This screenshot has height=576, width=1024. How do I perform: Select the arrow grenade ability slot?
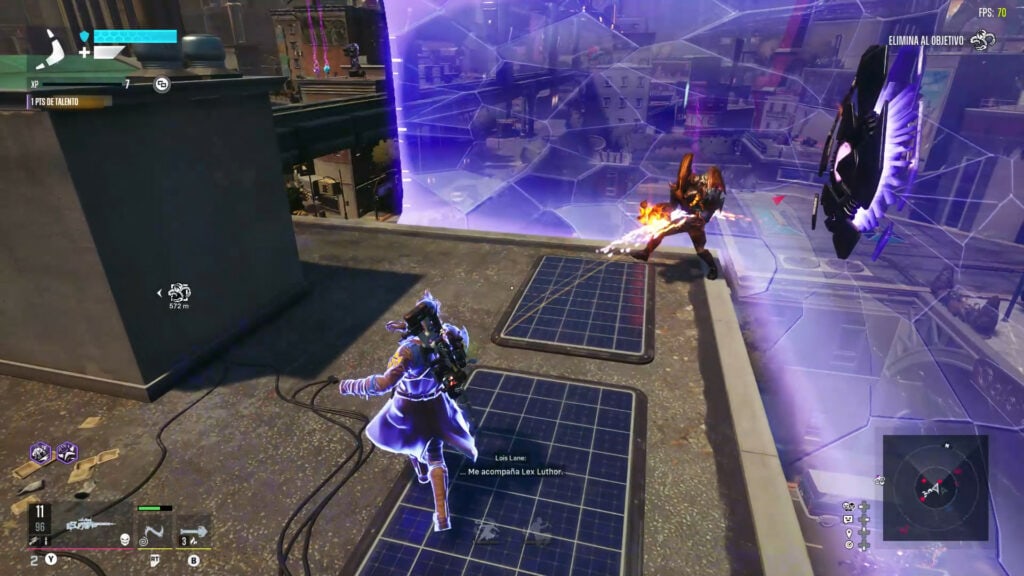(193, 528)
